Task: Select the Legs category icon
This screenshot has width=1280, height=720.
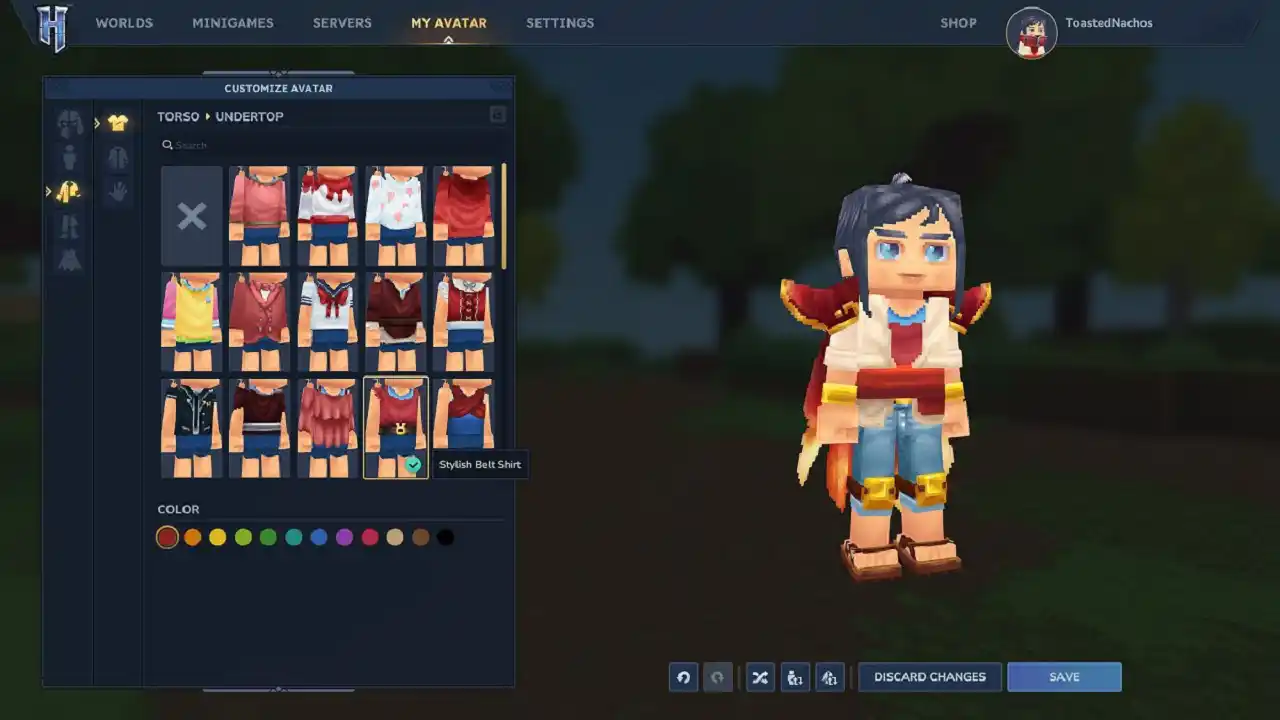Action: click(68, 226)
